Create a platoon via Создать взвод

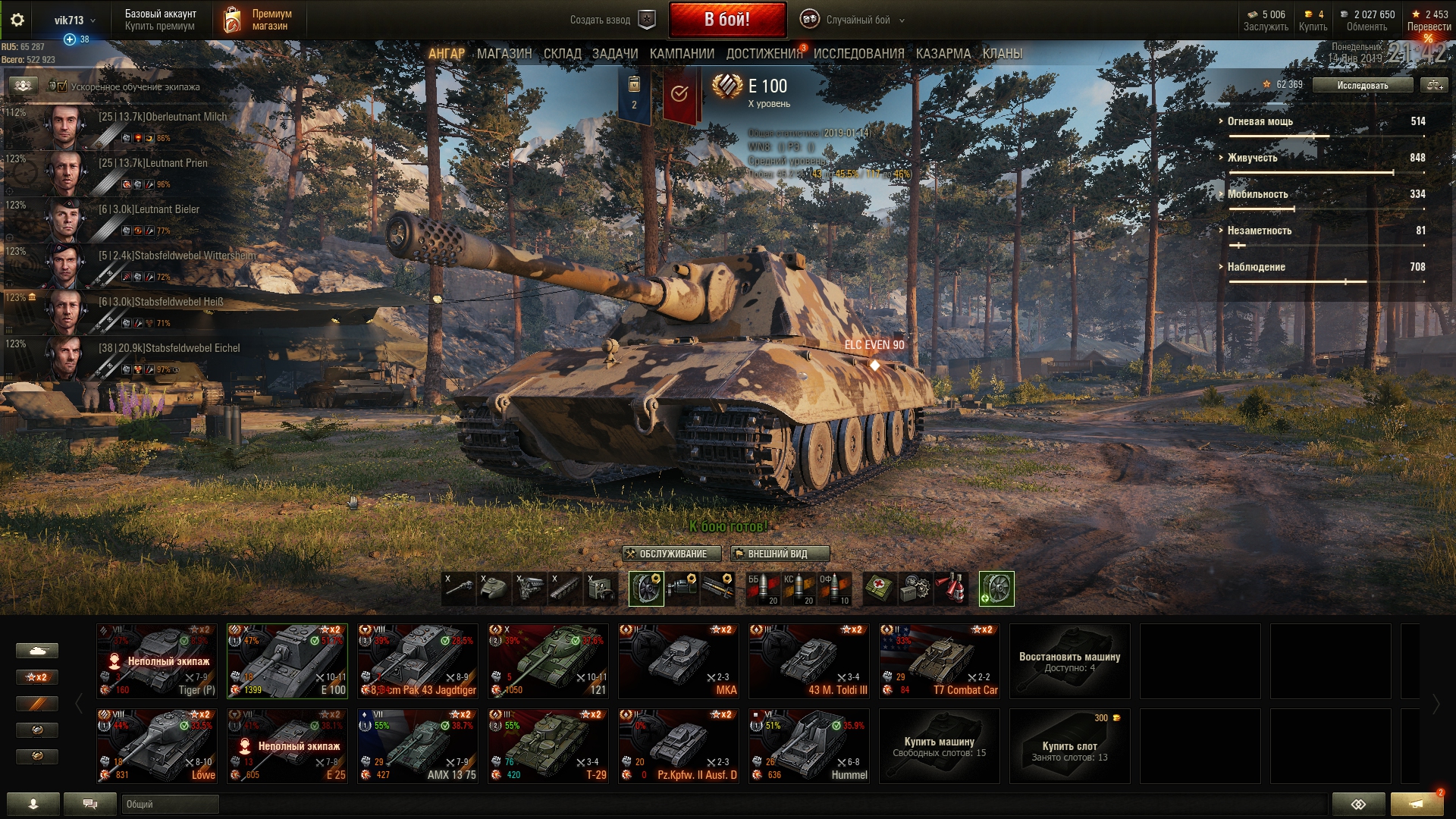tap(612, 20)
